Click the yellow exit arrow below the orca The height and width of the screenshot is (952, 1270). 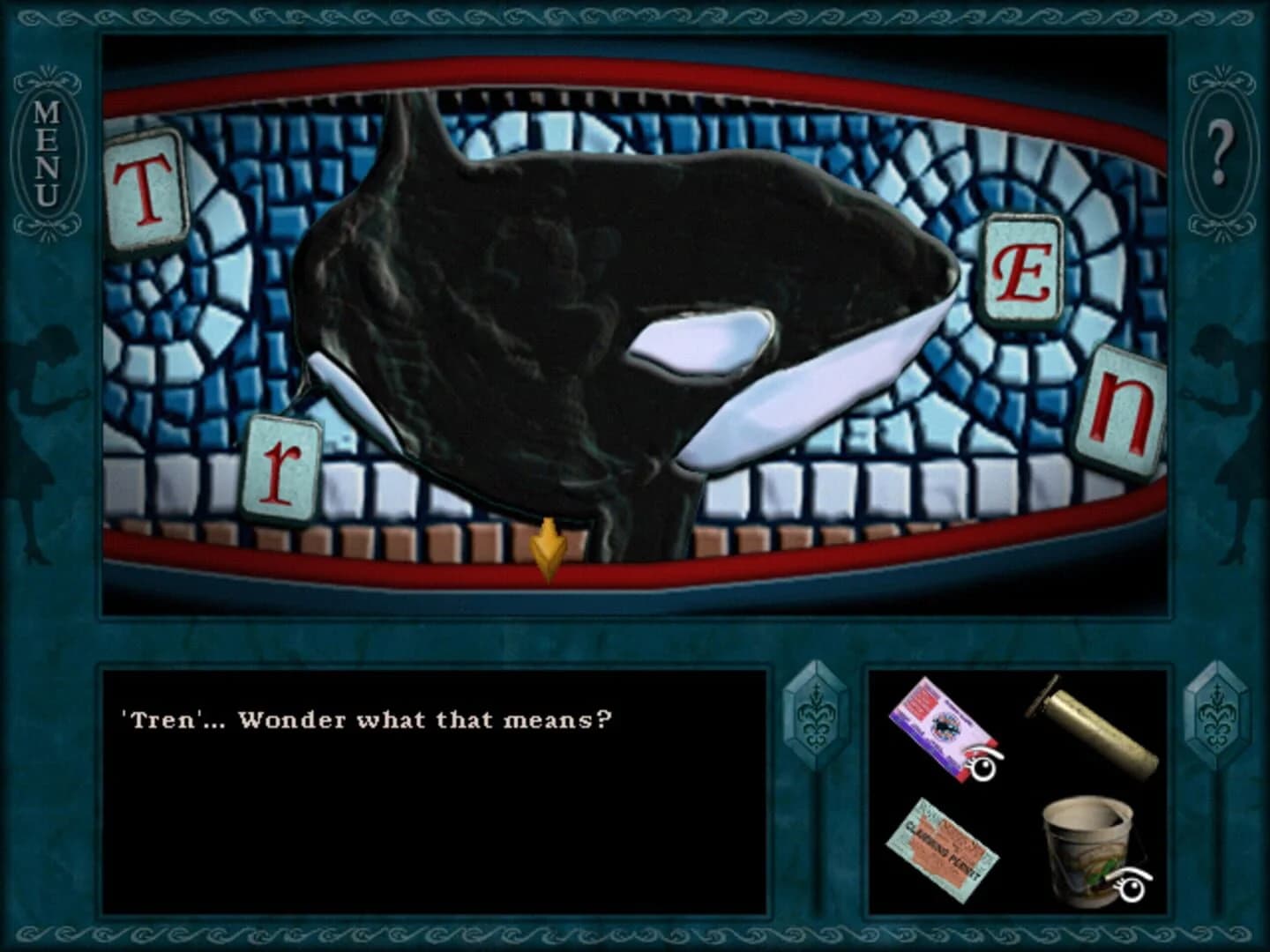click(x=548, y=547)
